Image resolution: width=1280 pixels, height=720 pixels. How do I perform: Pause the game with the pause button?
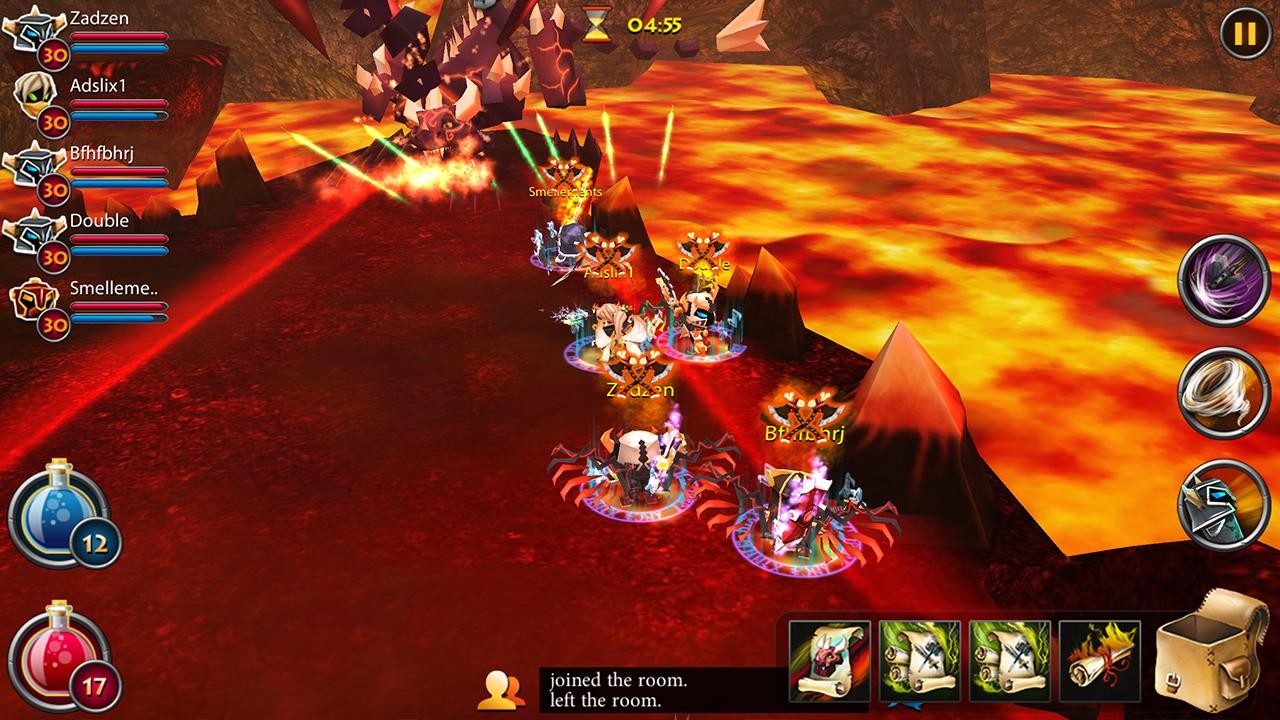click(x=1245, y=35)
